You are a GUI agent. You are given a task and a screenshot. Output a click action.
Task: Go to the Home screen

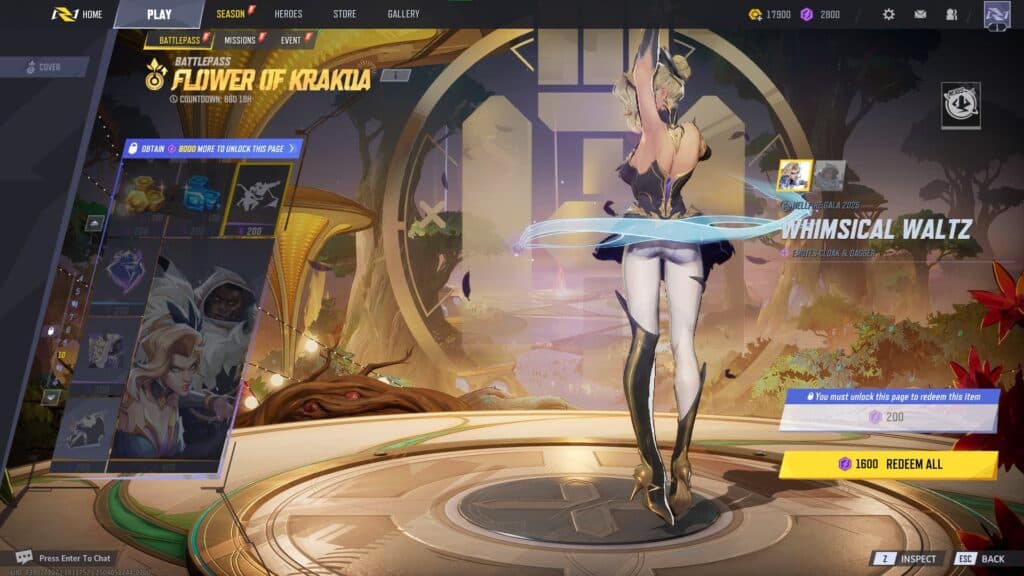[78, 14]
